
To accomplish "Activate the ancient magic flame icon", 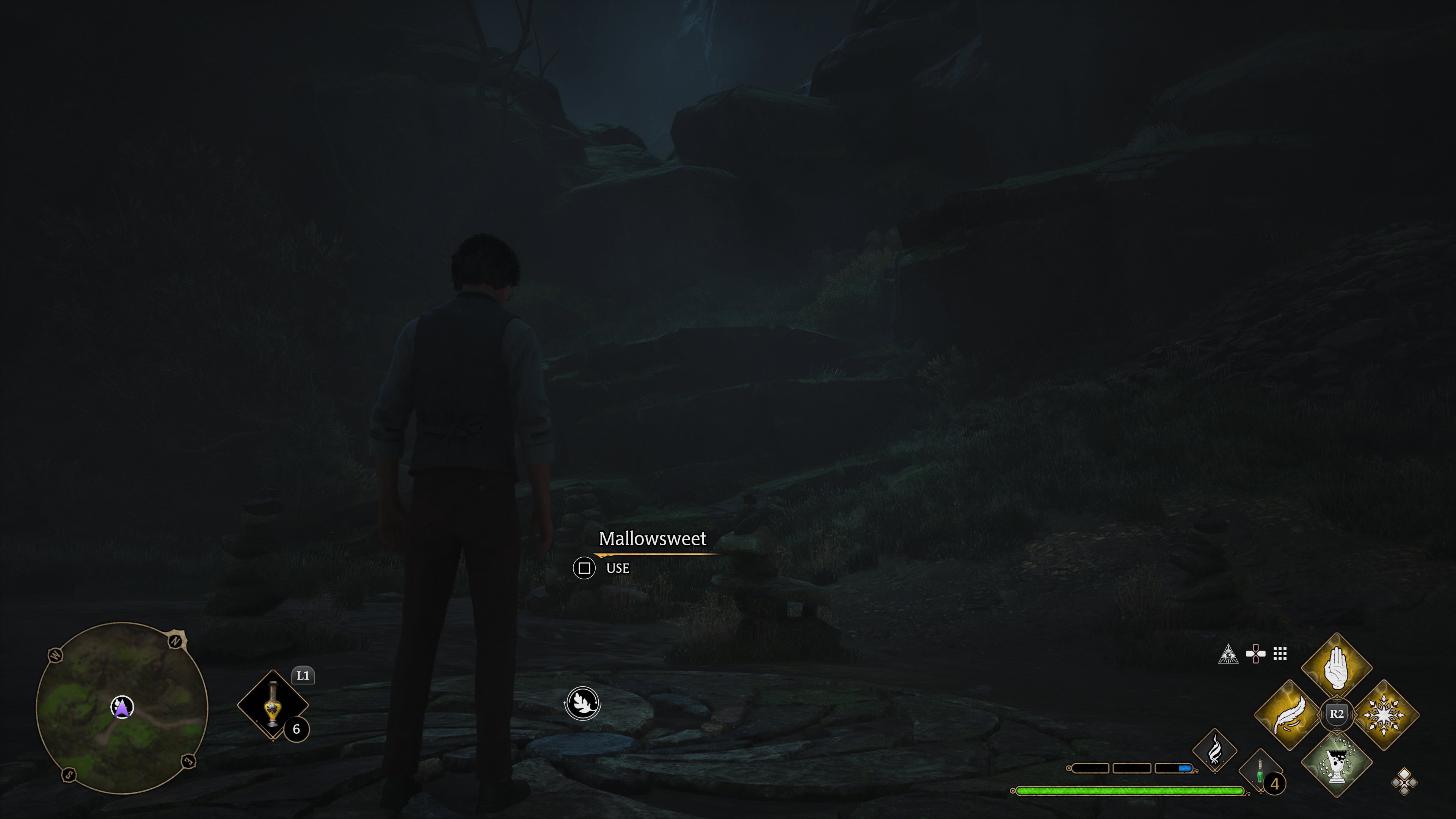I will point(1214,751).
